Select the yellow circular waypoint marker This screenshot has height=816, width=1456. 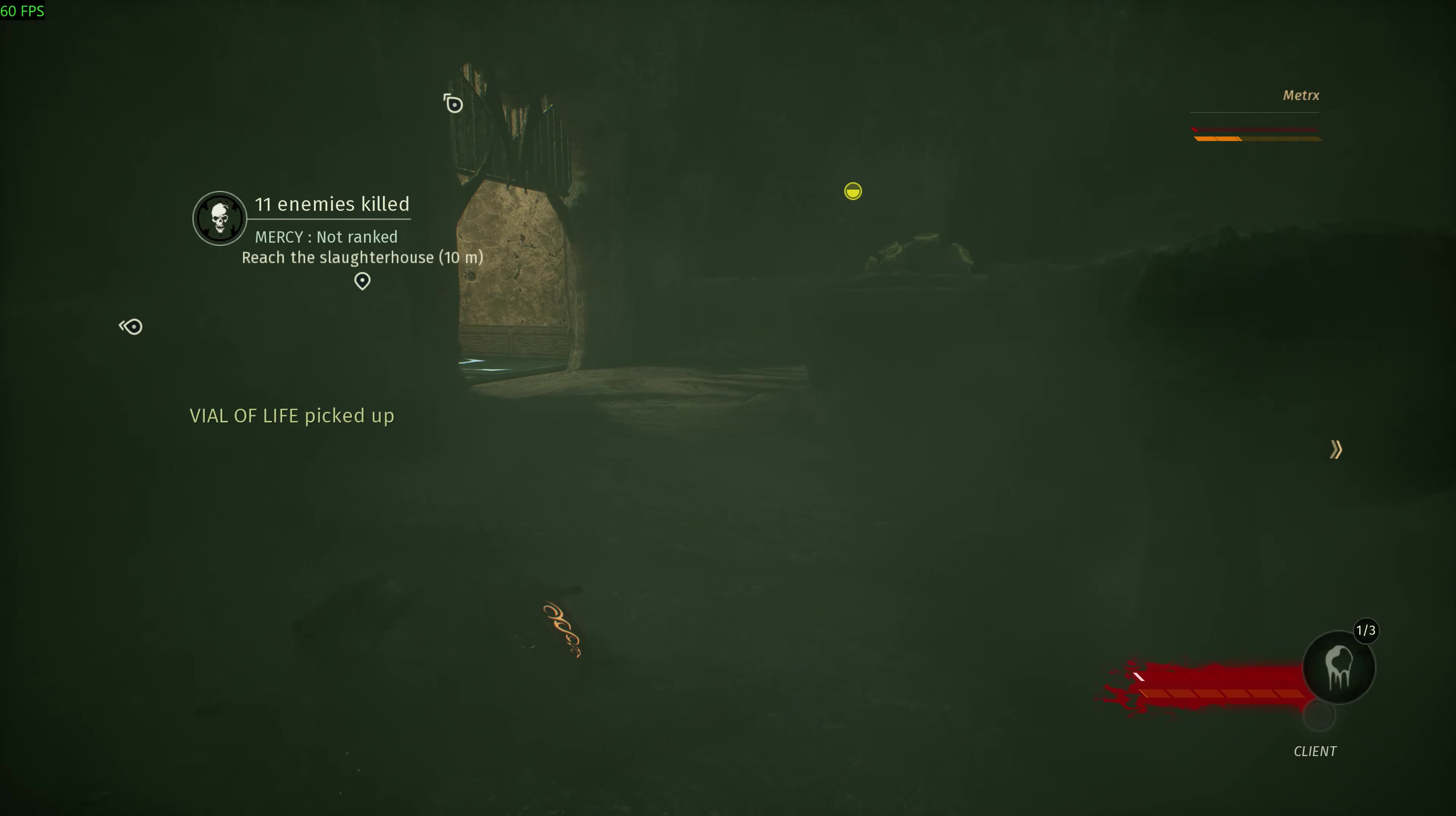point(853,191)
